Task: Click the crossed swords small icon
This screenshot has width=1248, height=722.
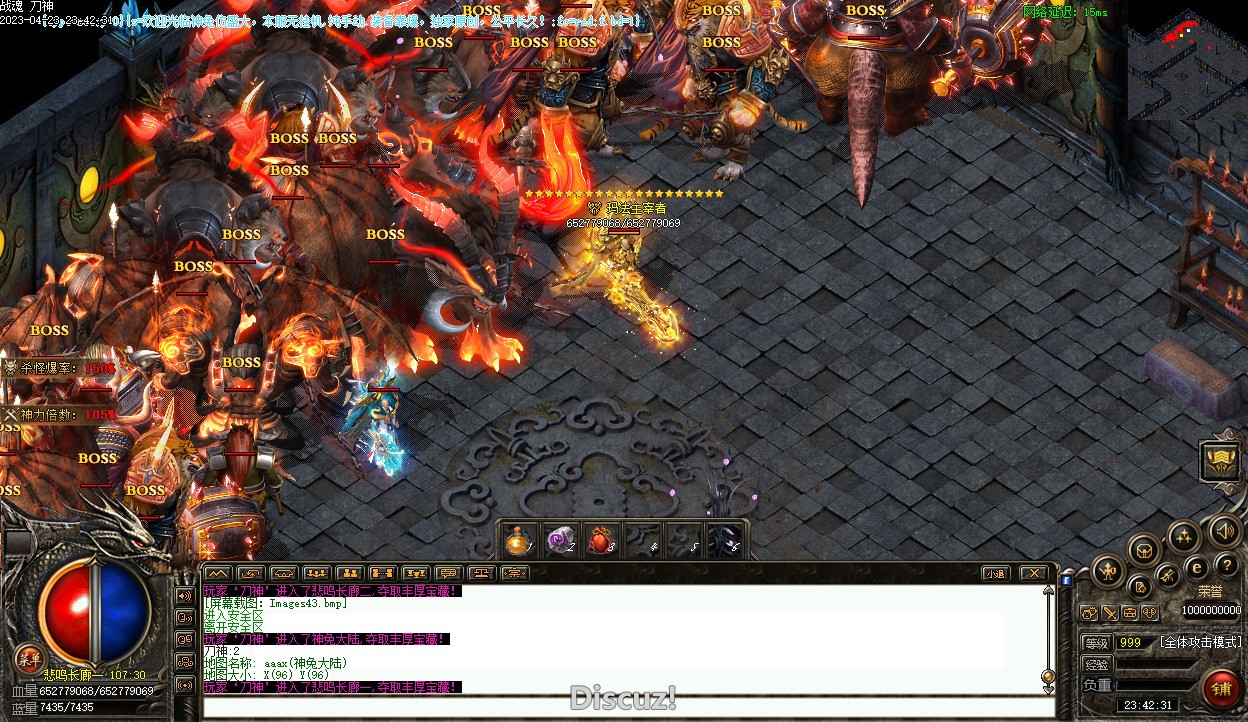Action: 1110,613
